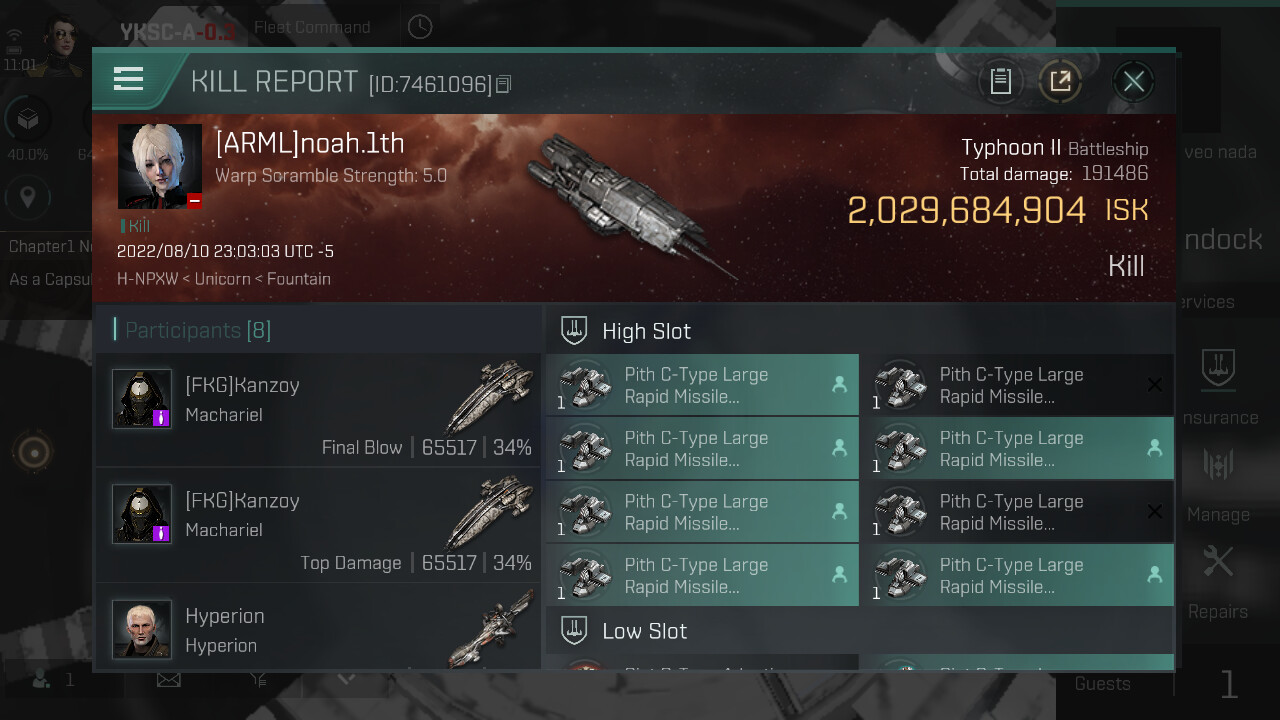
Task: Open Fleet Command
Action: coord(312,27)
